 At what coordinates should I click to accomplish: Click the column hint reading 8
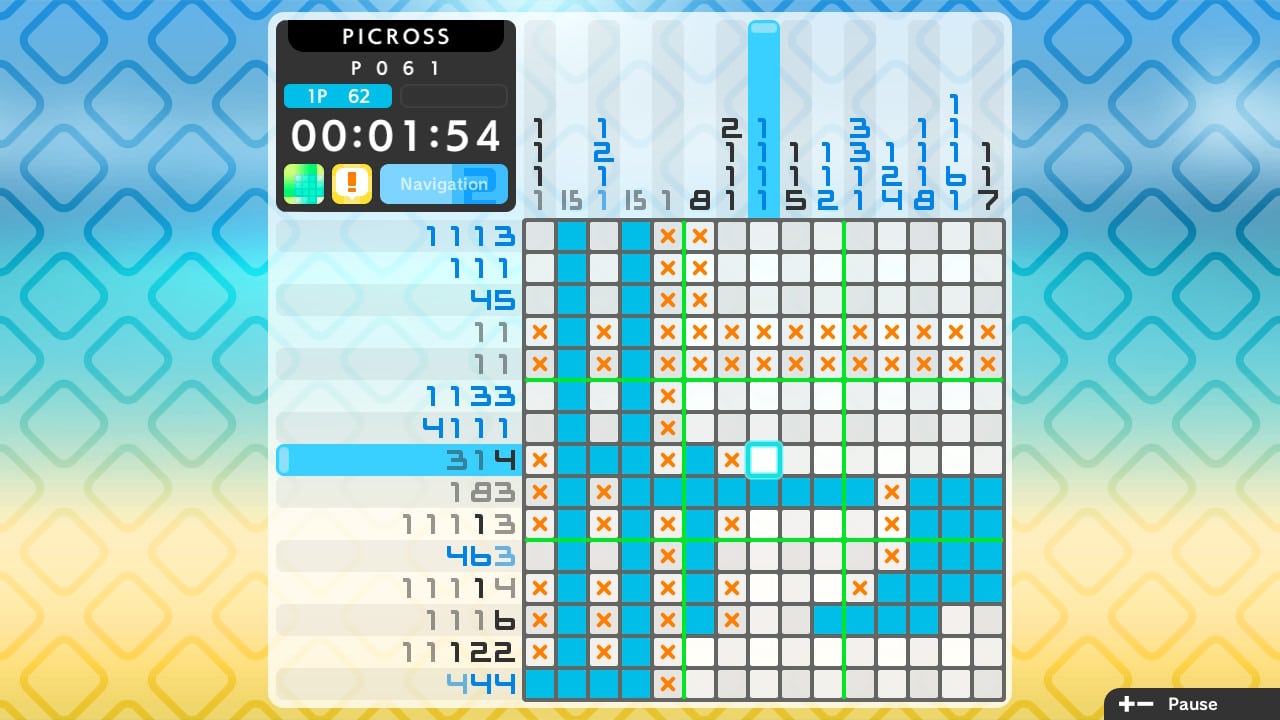click(700, 199)
